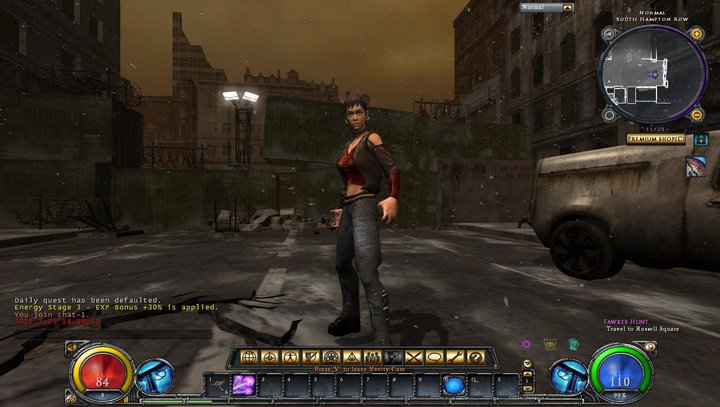
Task: Click the crossed swords menu icon
Action: pyautogui.click(x=414, y=357)
